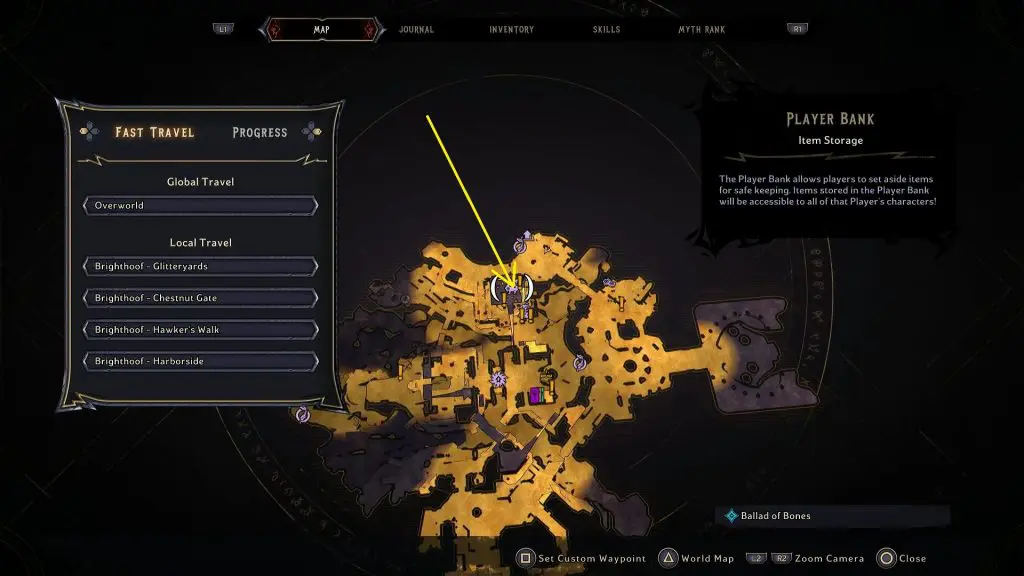Choose Brighthoof - Chestnut Gate destination
The width and height of the screenshot is (1024, 576).
click(200, 298)
